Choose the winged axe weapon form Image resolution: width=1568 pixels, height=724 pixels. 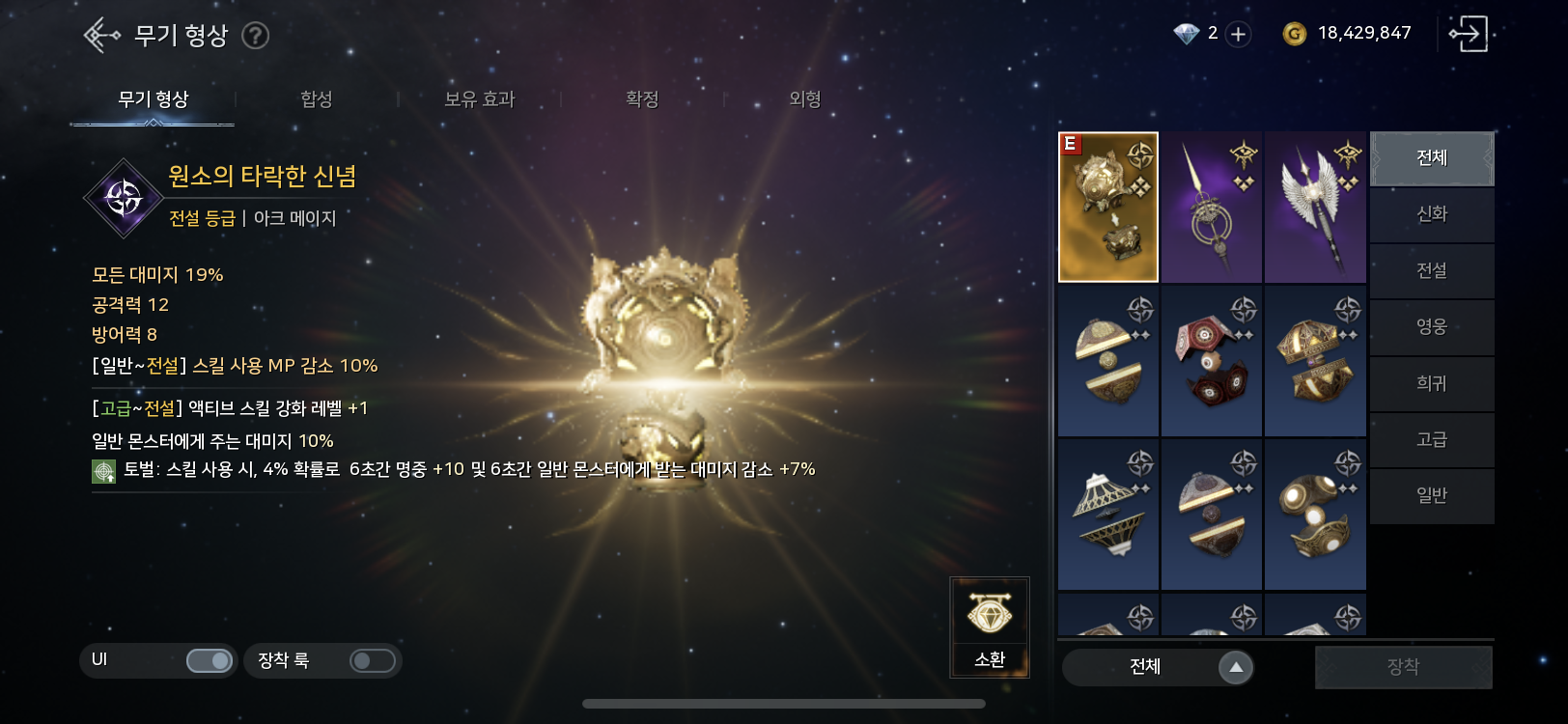pyautogui.click(x=1315, y=208)
